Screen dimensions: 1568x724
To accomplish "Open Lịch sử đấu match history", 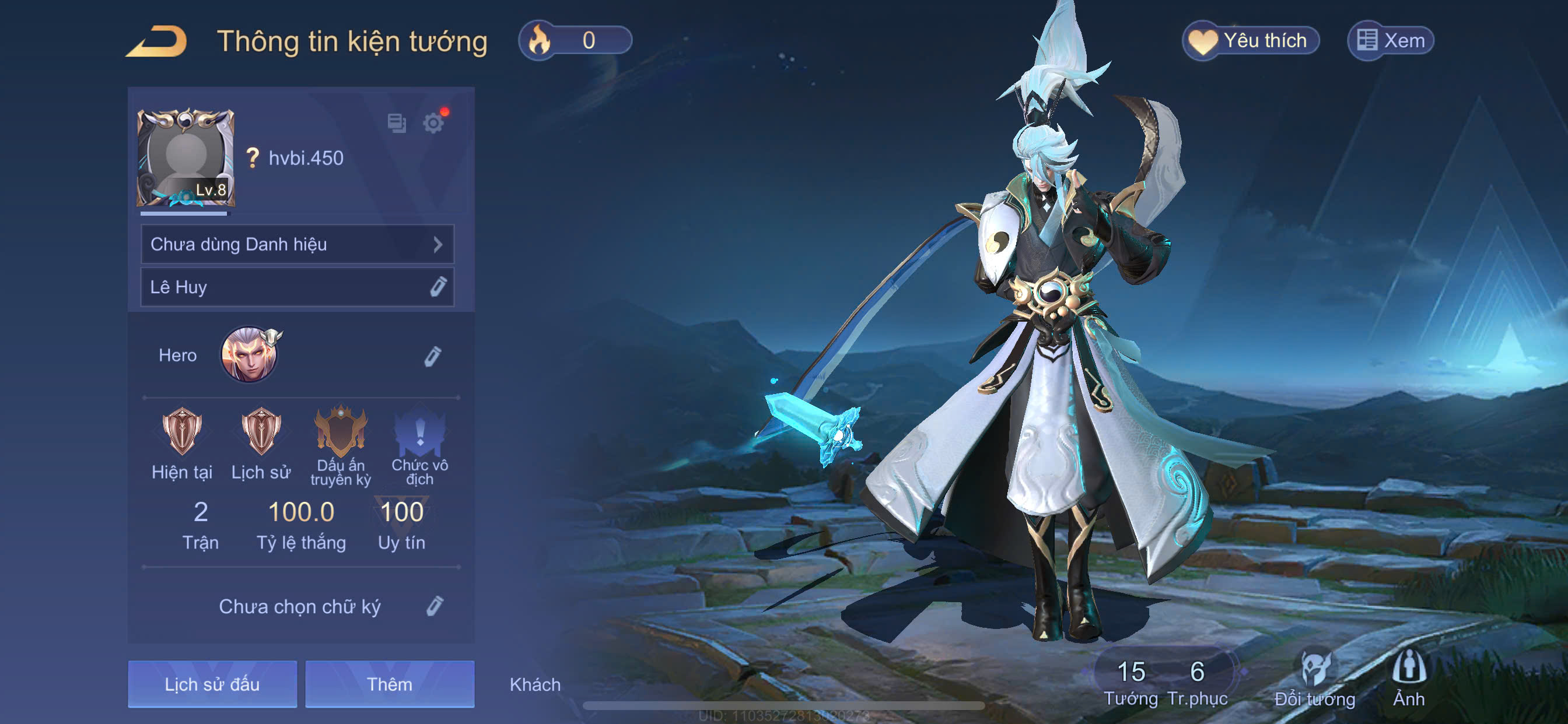I will (x=212, y=684).
